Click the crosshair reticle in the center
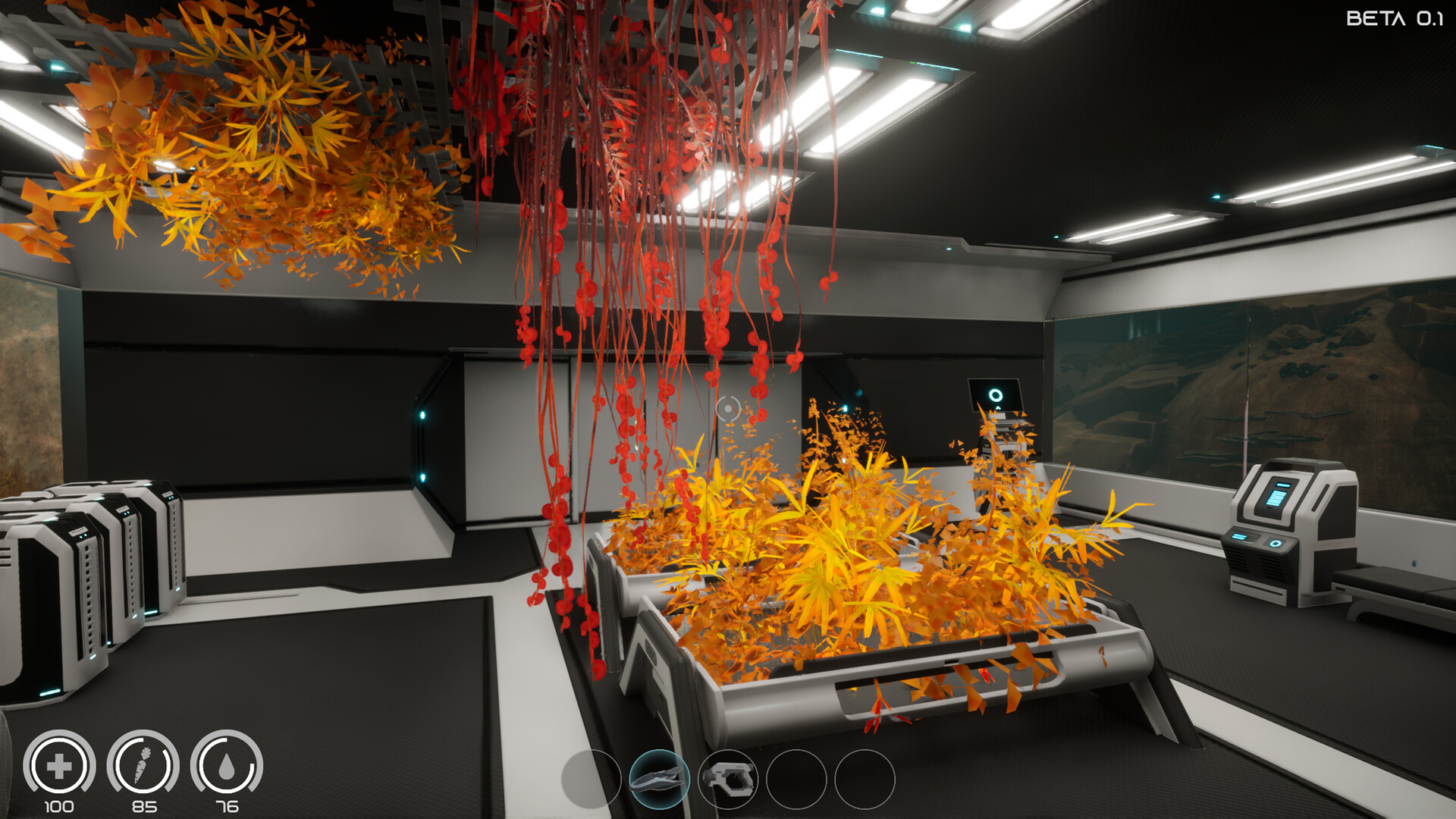 (729, 409)
